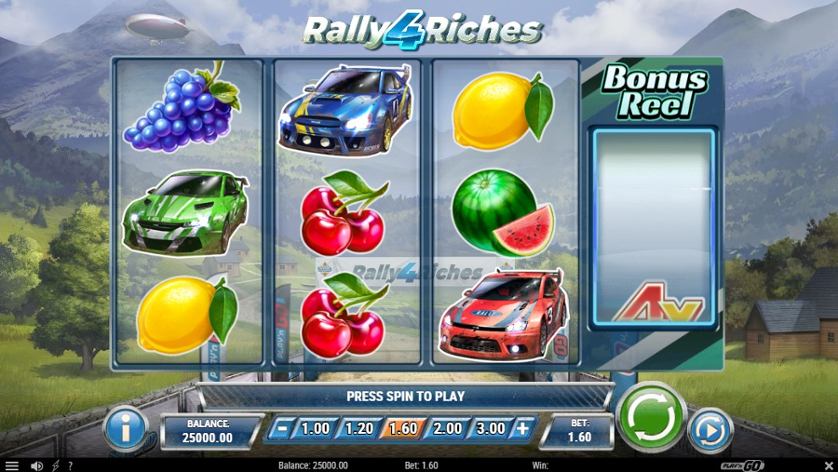Toggle the lightning bolt fast-play option
This screenshot has width=838, height=472.
pyautogui.click(x=55, y=465)
